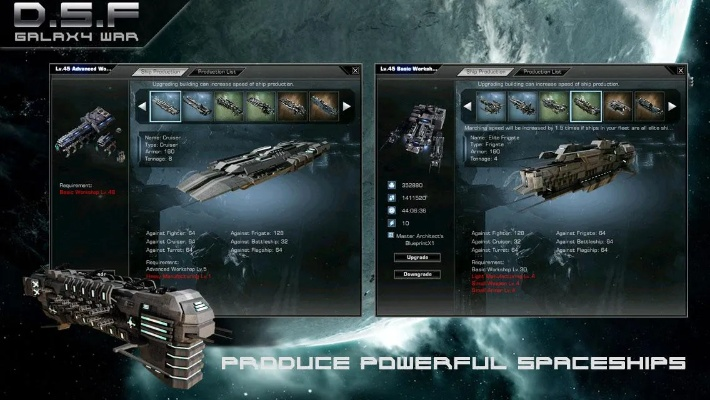Choose the last ship thumbnail in Advanced Workshop

(323, 105)
